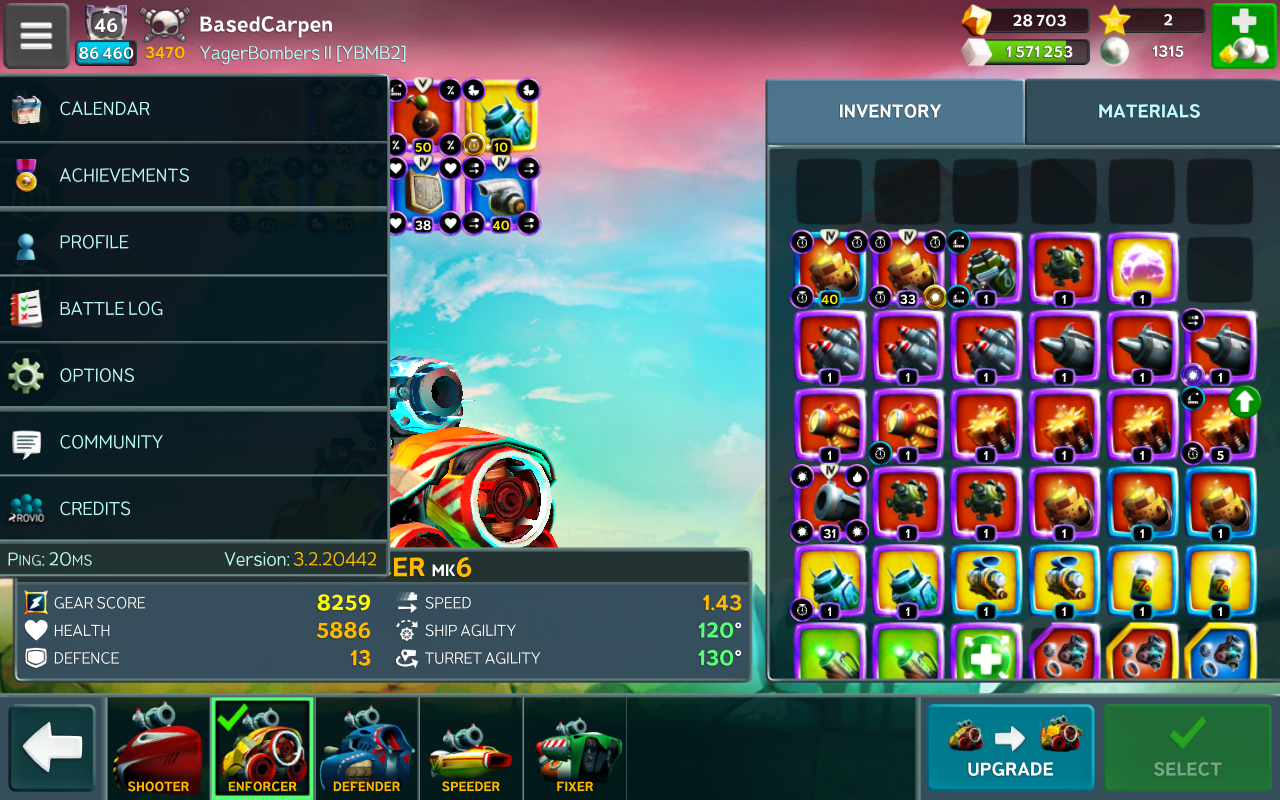Open the Options settings
The height and width of the screenshot is (800, 1280).
[x=194, y=376]
